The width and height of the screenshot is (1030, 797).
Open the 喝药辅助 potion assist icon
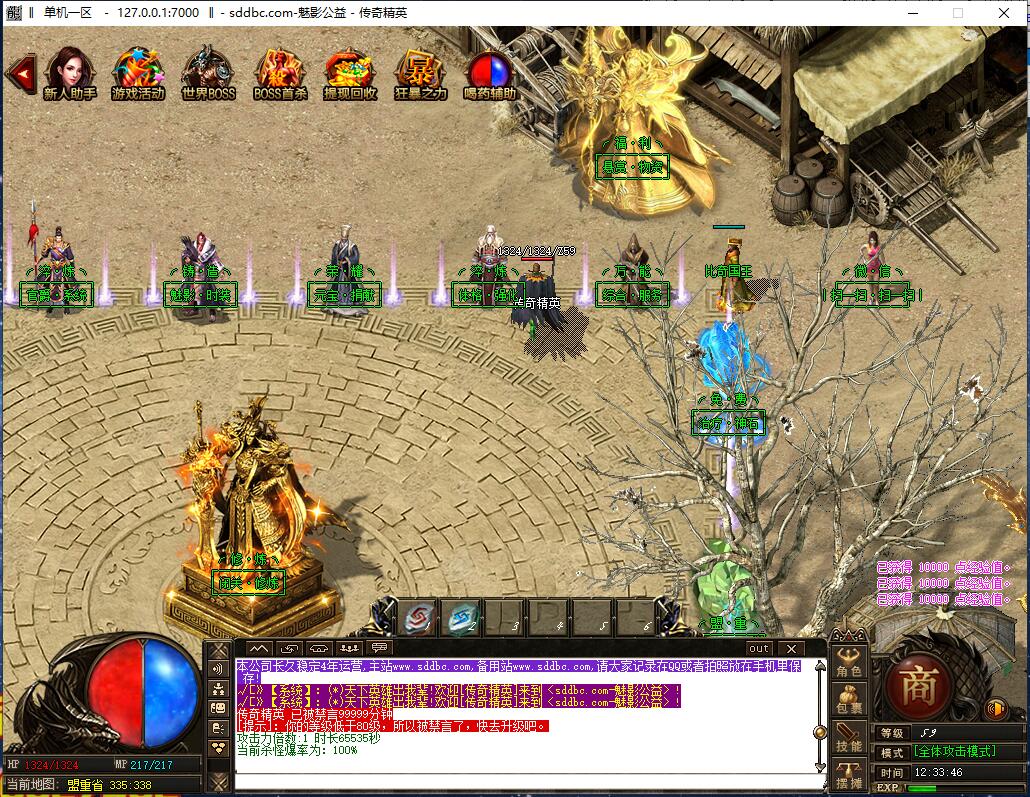tap(490, 71)
